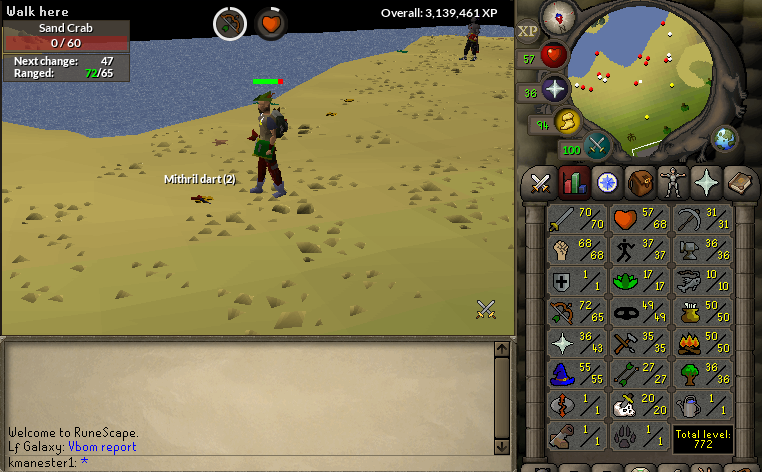Toggle the XP drops button
The height and width of the screenshot is (472, 762).
(528, 31)
